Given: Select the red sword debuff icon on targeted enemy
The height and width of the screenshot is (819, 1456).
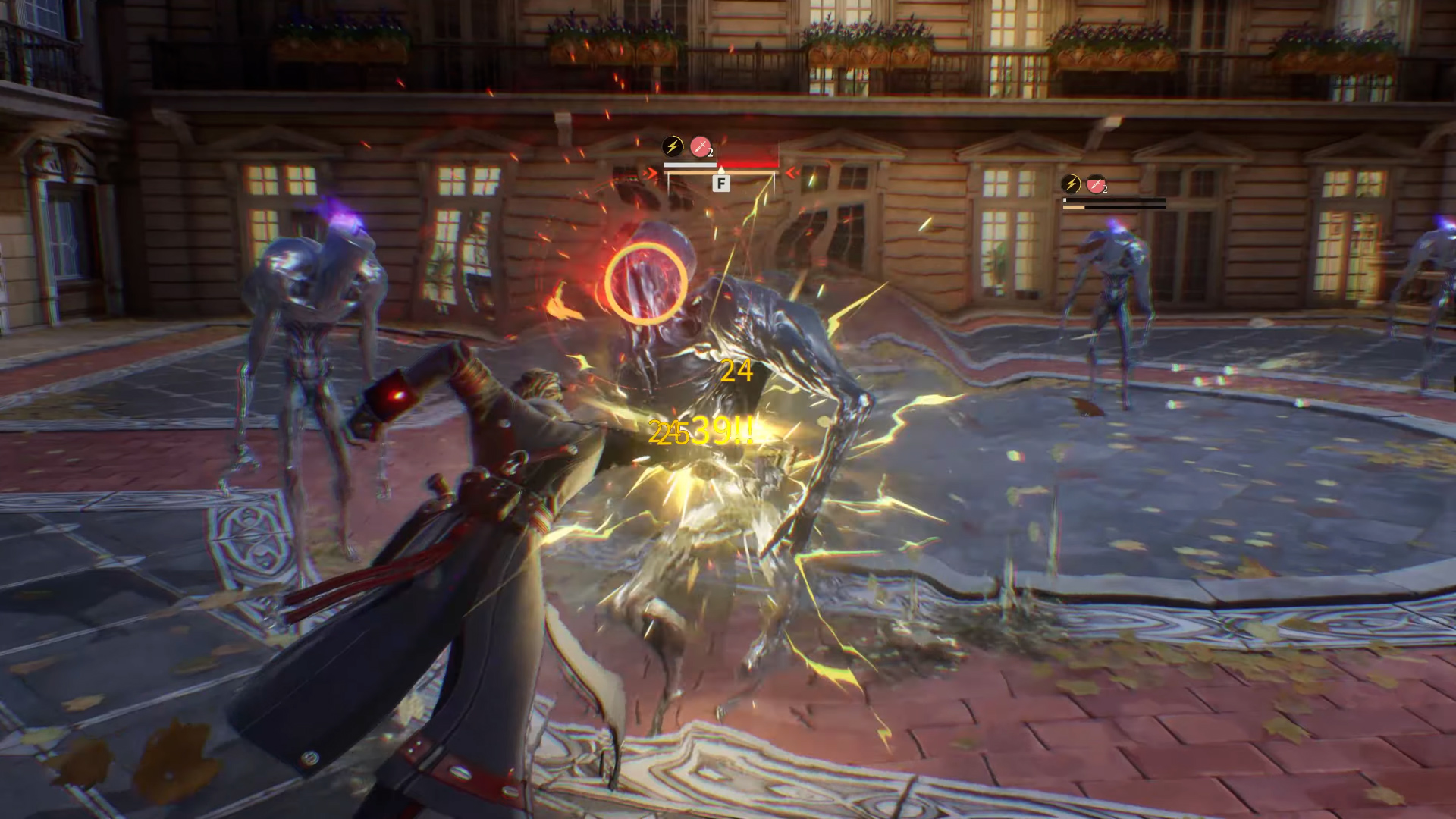Looking at the screenshot, I should (701, 146).
